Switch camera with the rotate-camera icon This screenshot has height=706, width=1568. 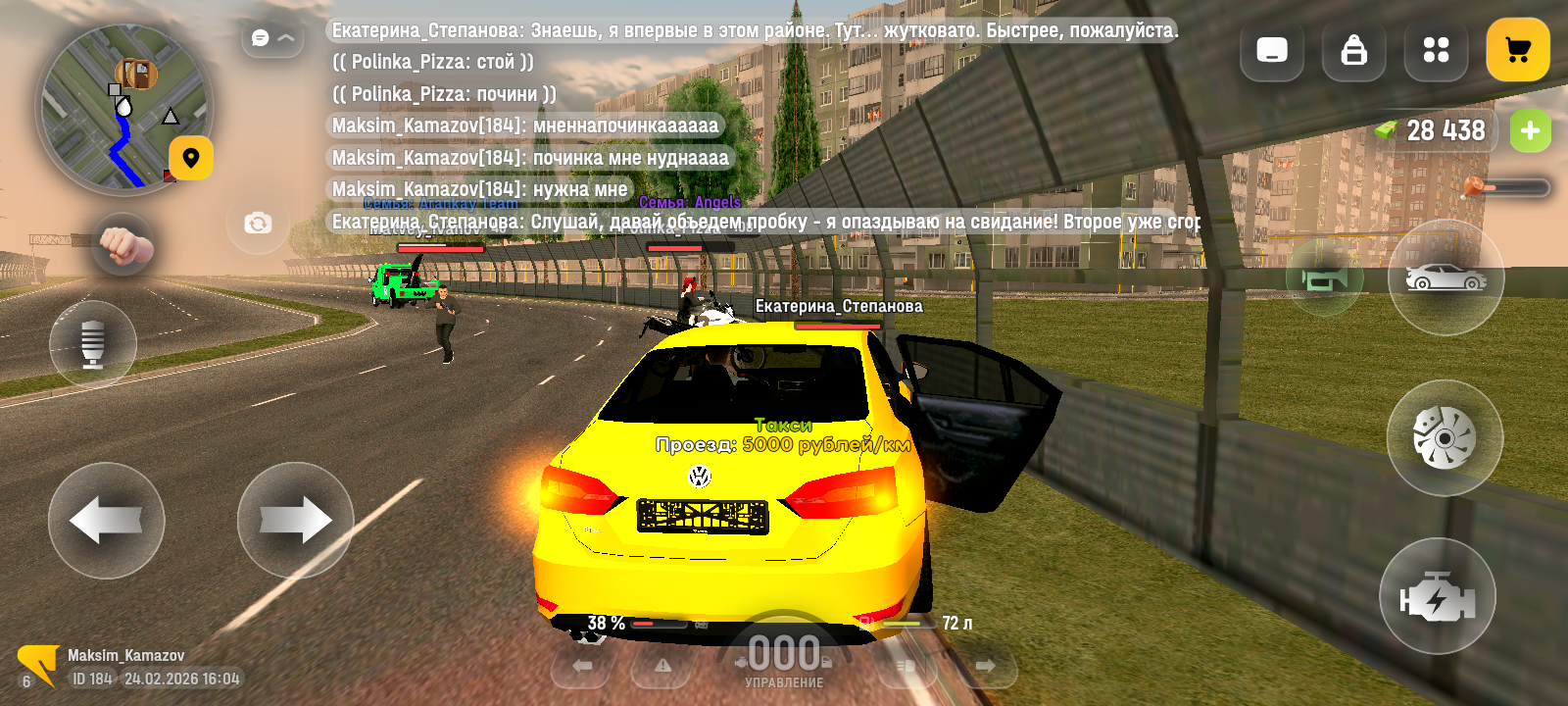(258, 224)
